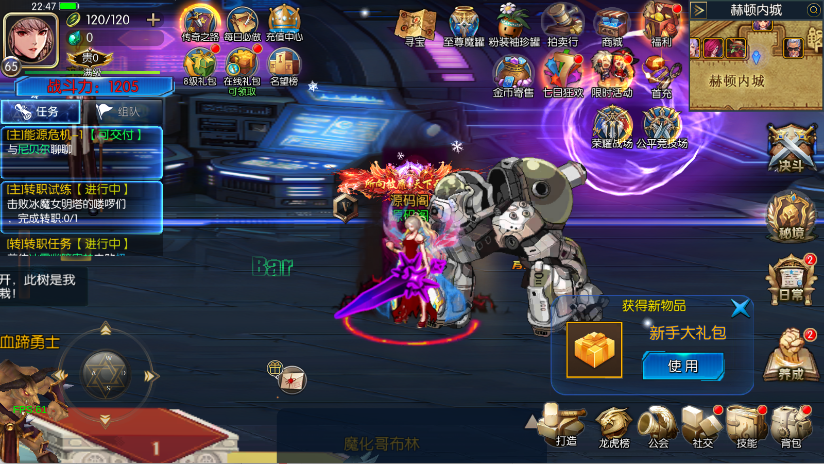Open the 社交 social menu
The image size is (824, 464).
(x=701, y=425)
